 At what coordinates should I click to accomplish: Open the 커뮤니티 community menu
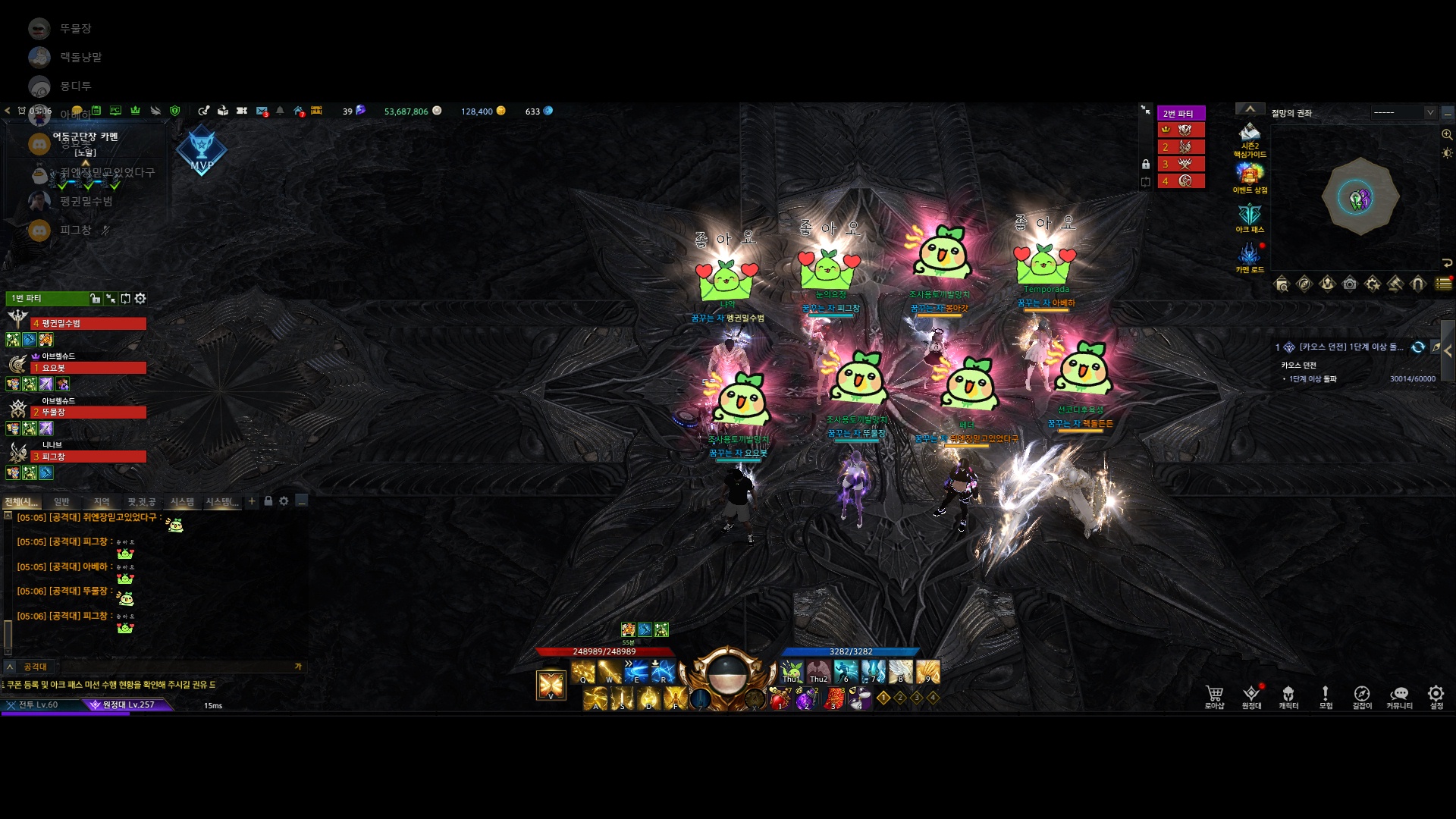(1399, 696)
